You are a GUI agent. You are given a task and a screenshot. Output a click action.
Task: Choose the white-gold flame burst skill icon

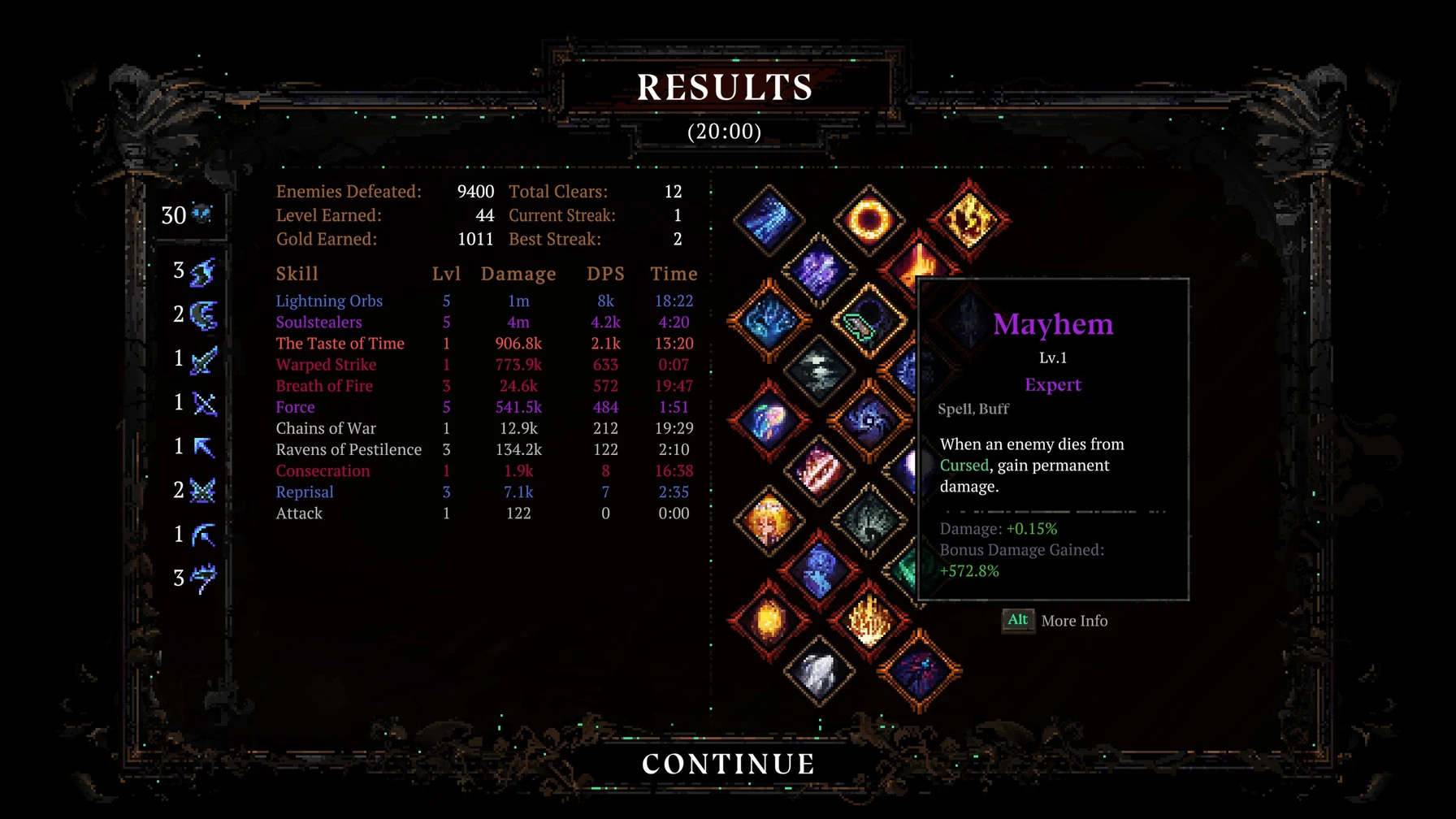coord(869,621)
